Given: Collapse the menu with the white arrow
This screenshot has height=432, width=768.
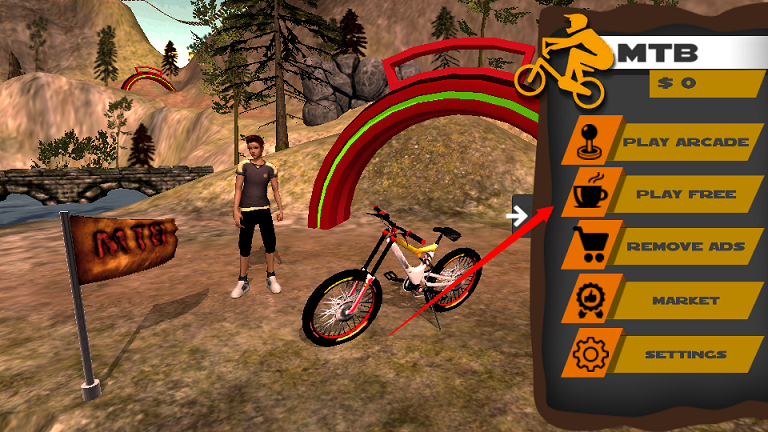Looking at the screenshot, I should (518, 214).
